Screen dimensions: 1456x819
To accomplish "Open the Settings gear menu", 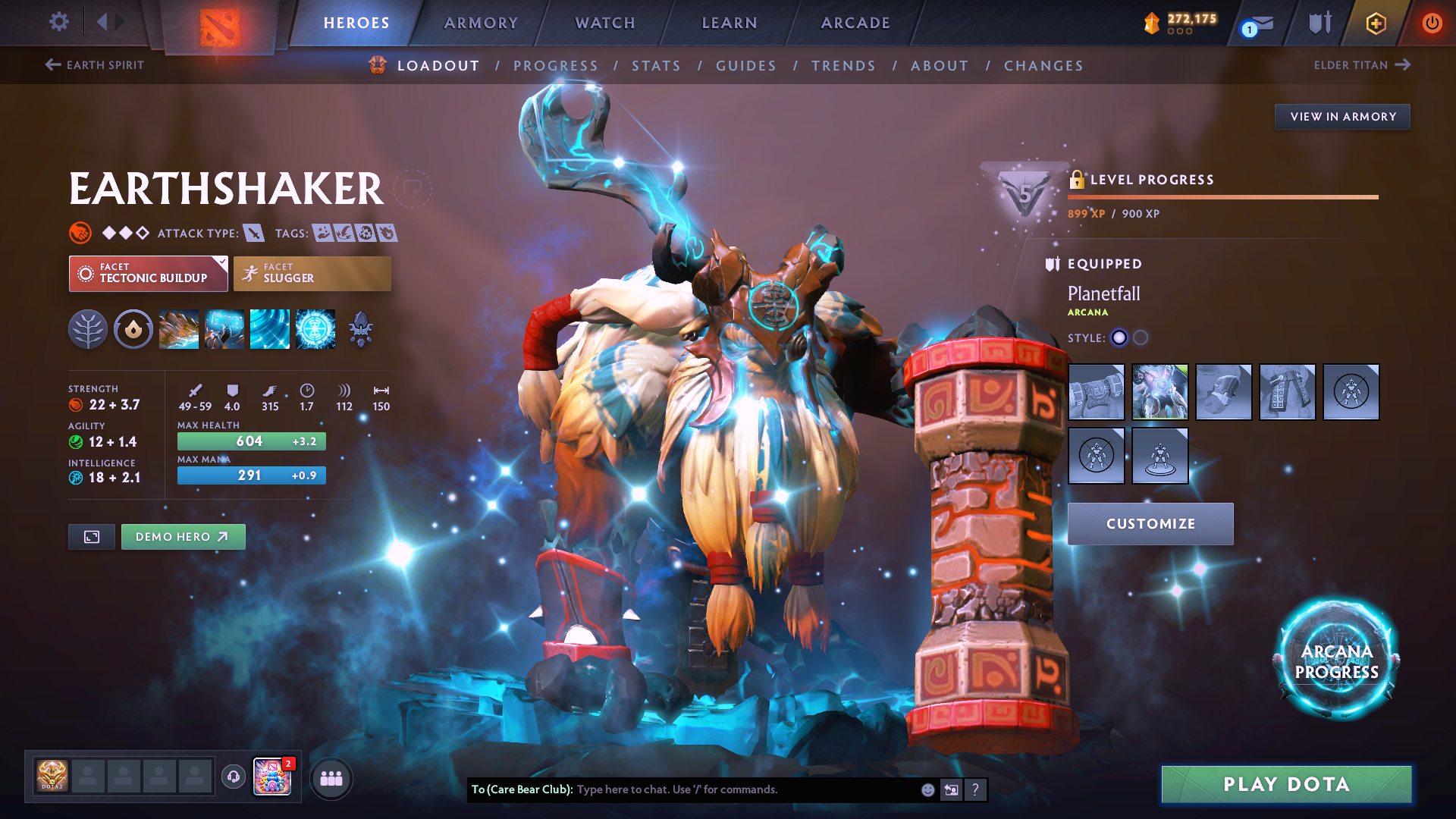I will click(x=58, y=22).
